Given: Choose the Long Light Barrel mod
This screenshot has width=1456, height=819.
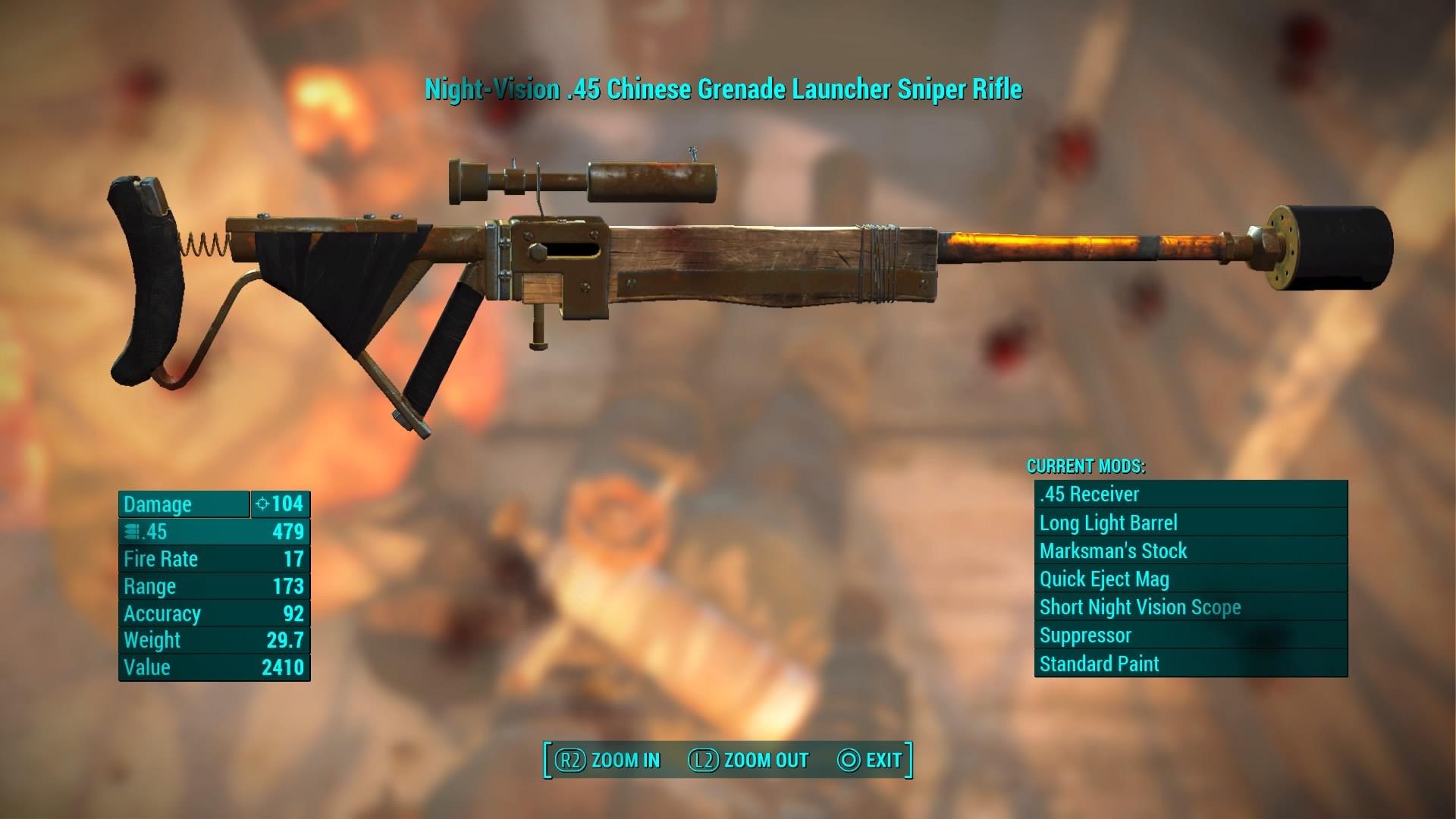Looking at the screenshot, I should (1191, 523).
